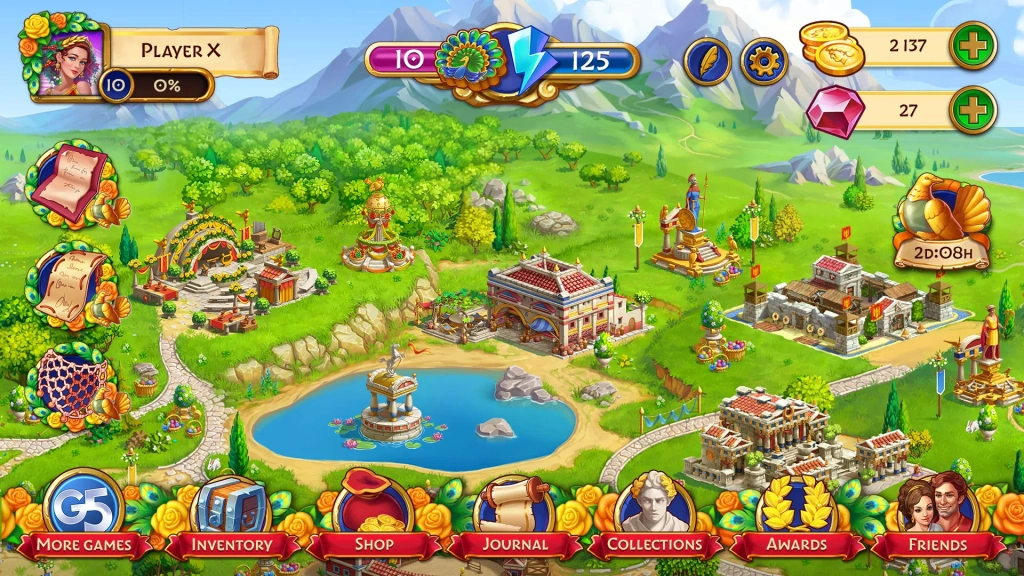Add more gold coins with plus button
Image resolution: width=1024 pixels, height=576 pixels.
pyautogui.click(x=972, y=46)
